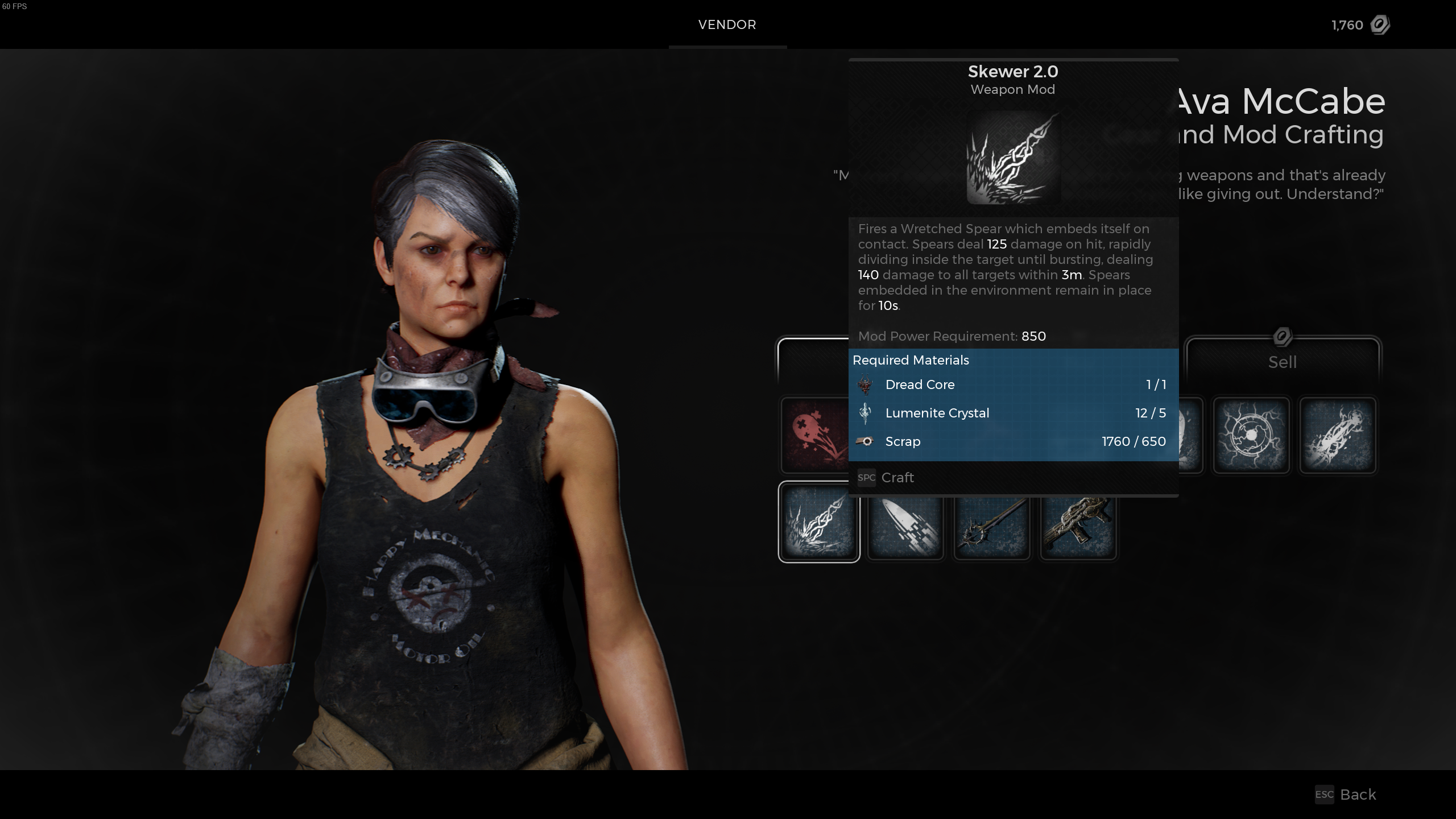
Task: Click the Scrap material icon in Required Materials
Action: click(x=866, y=441)
